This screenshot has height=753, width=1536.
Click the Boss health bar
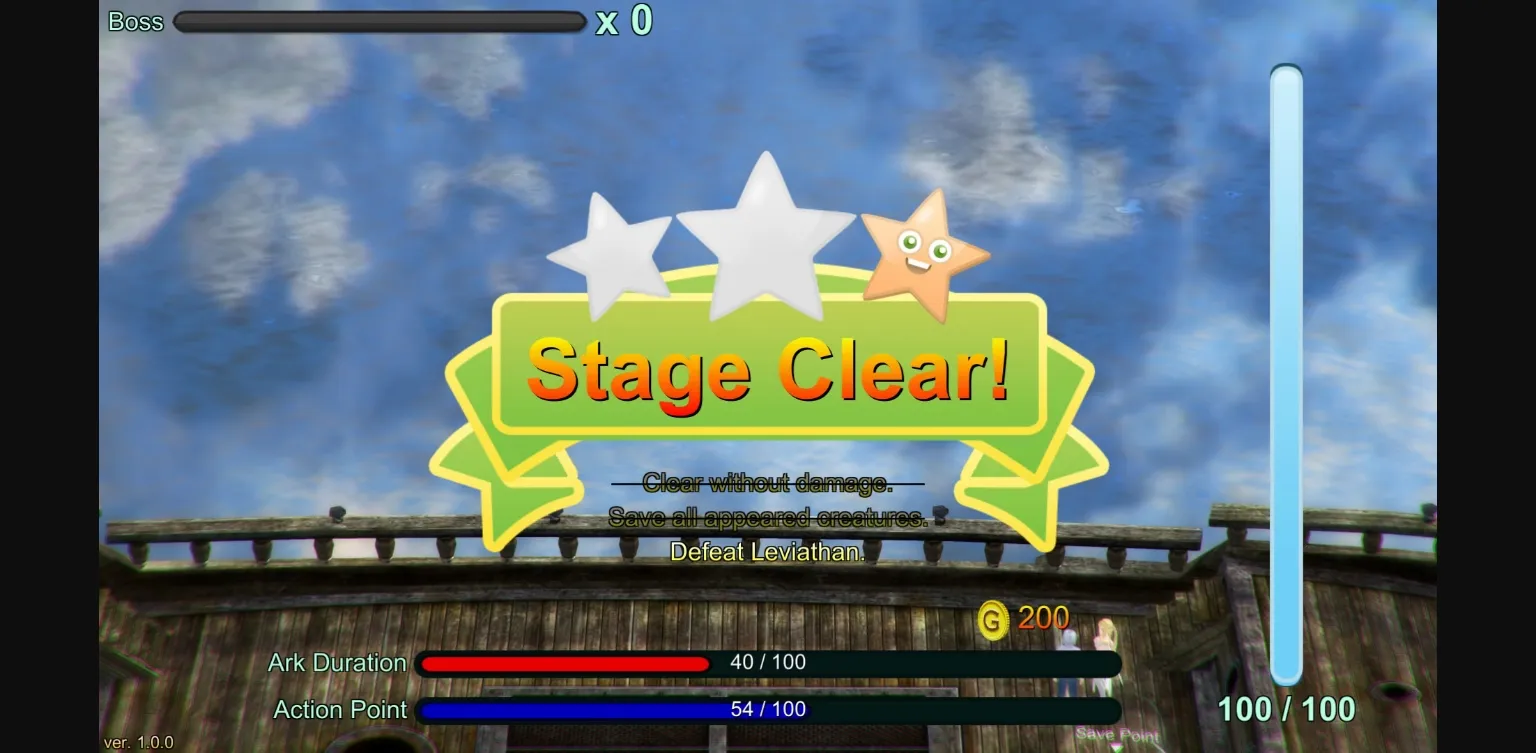380,21
